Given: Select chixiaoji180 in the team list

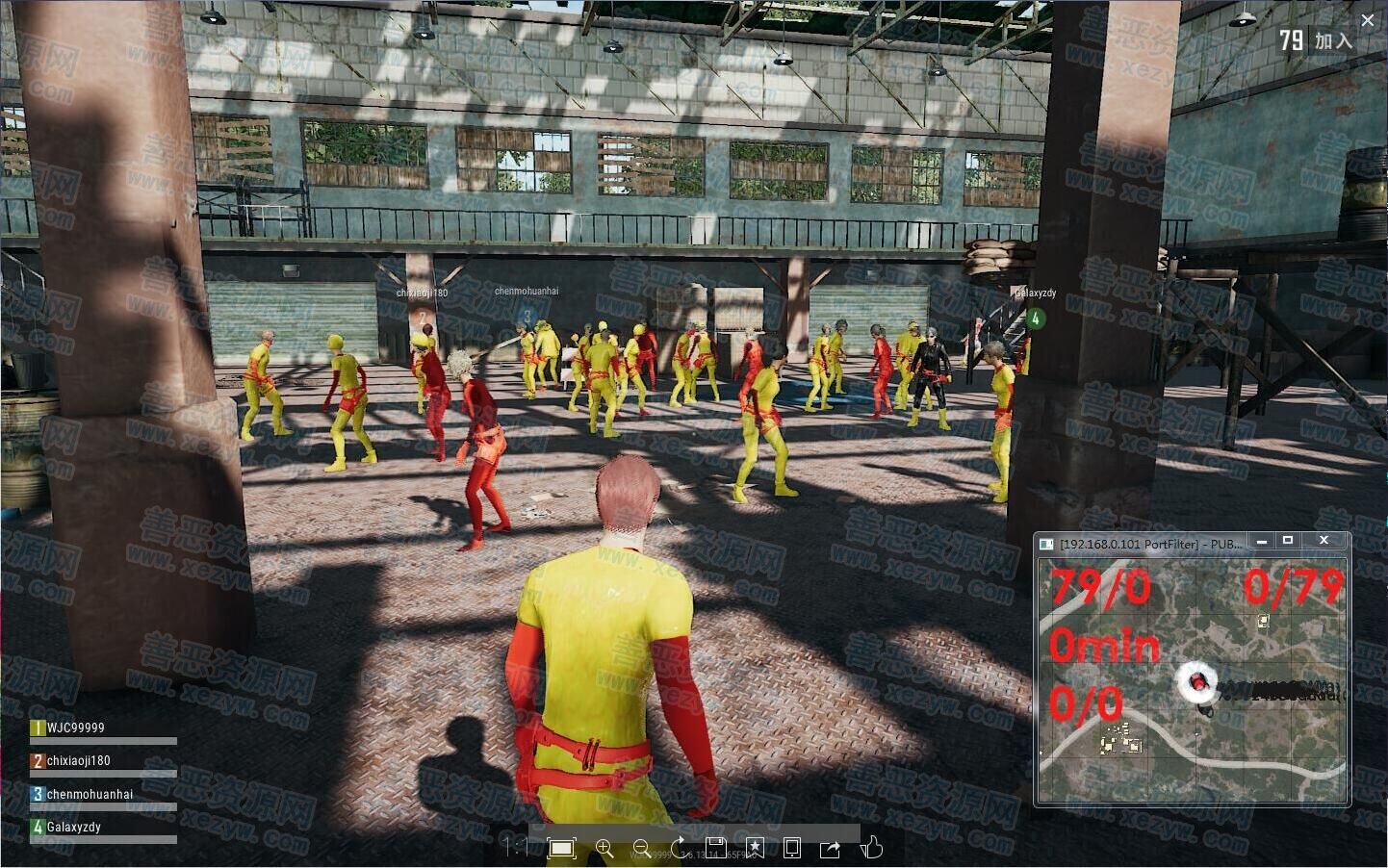Looking at the screenshot, I should (78, 761).
